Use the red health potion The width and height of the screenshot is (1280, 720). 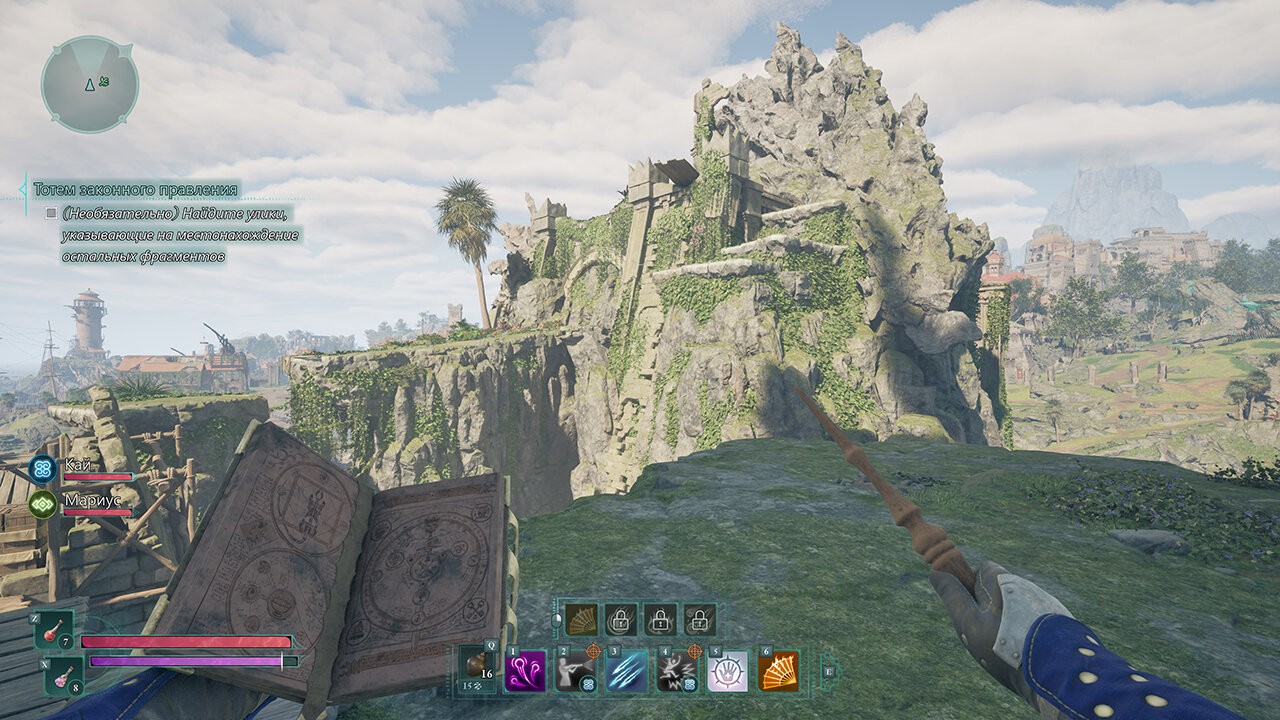pyautogui.click(x=54, y=631)
